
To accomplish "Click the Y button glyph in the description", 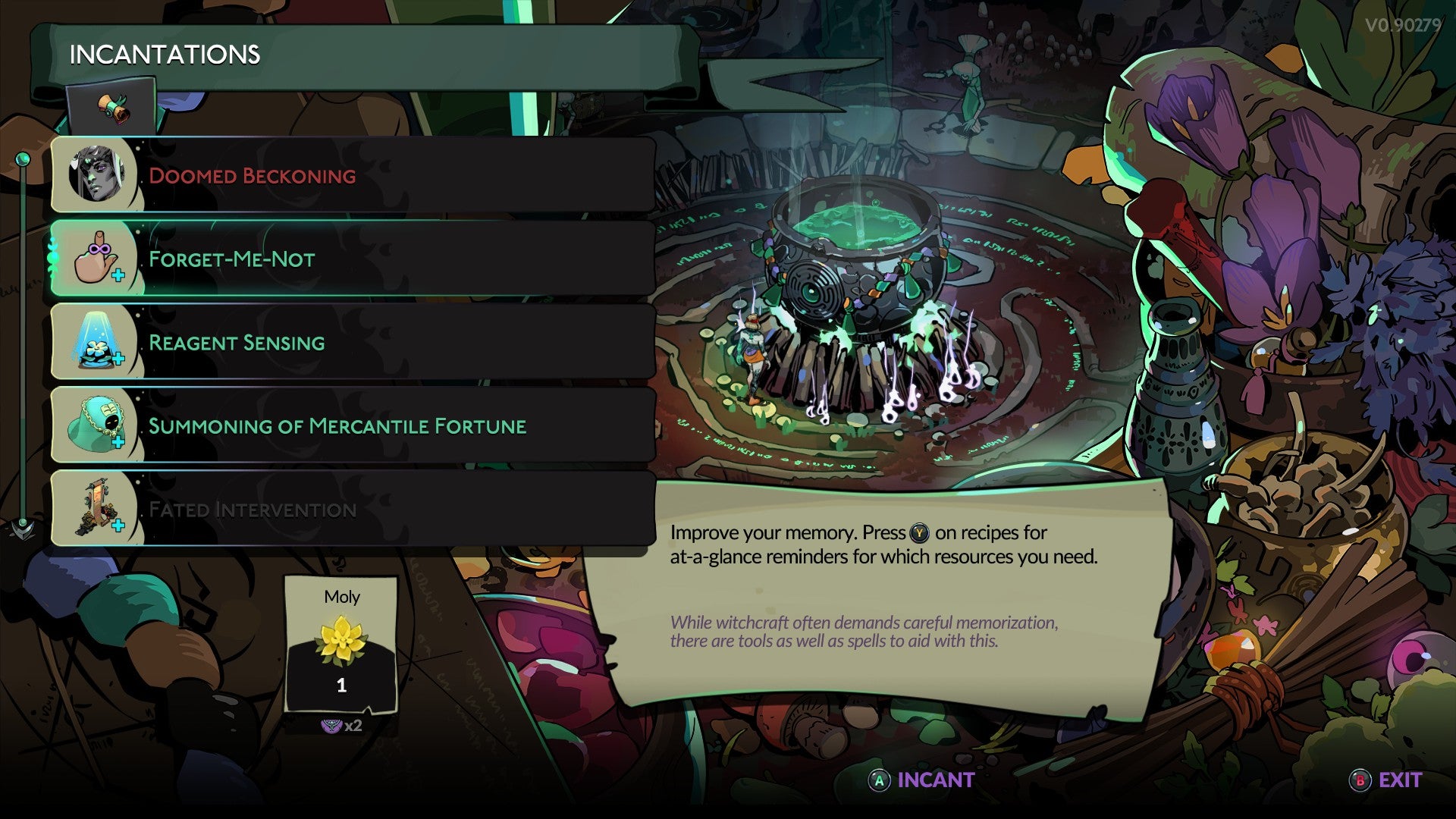I will (x=919, y=532).
